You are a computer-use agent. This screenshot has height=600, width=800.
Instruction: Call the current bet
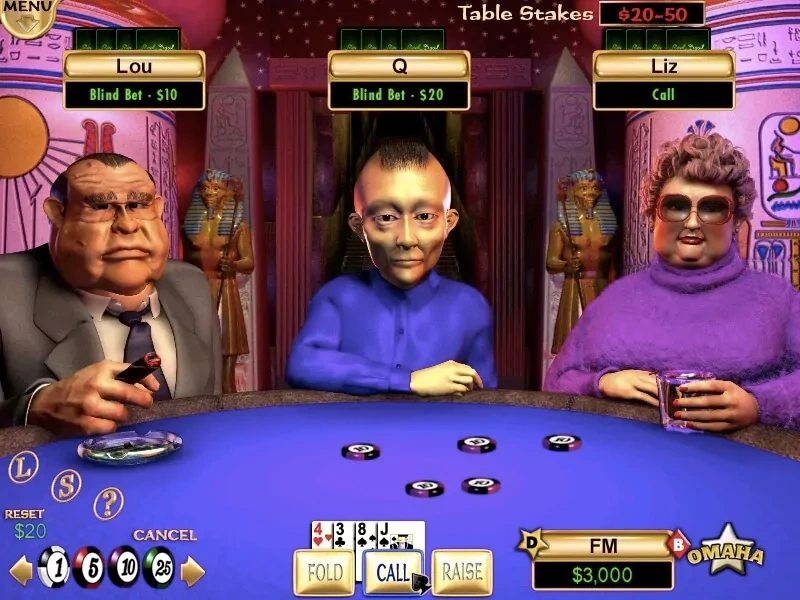pos(392,573)
